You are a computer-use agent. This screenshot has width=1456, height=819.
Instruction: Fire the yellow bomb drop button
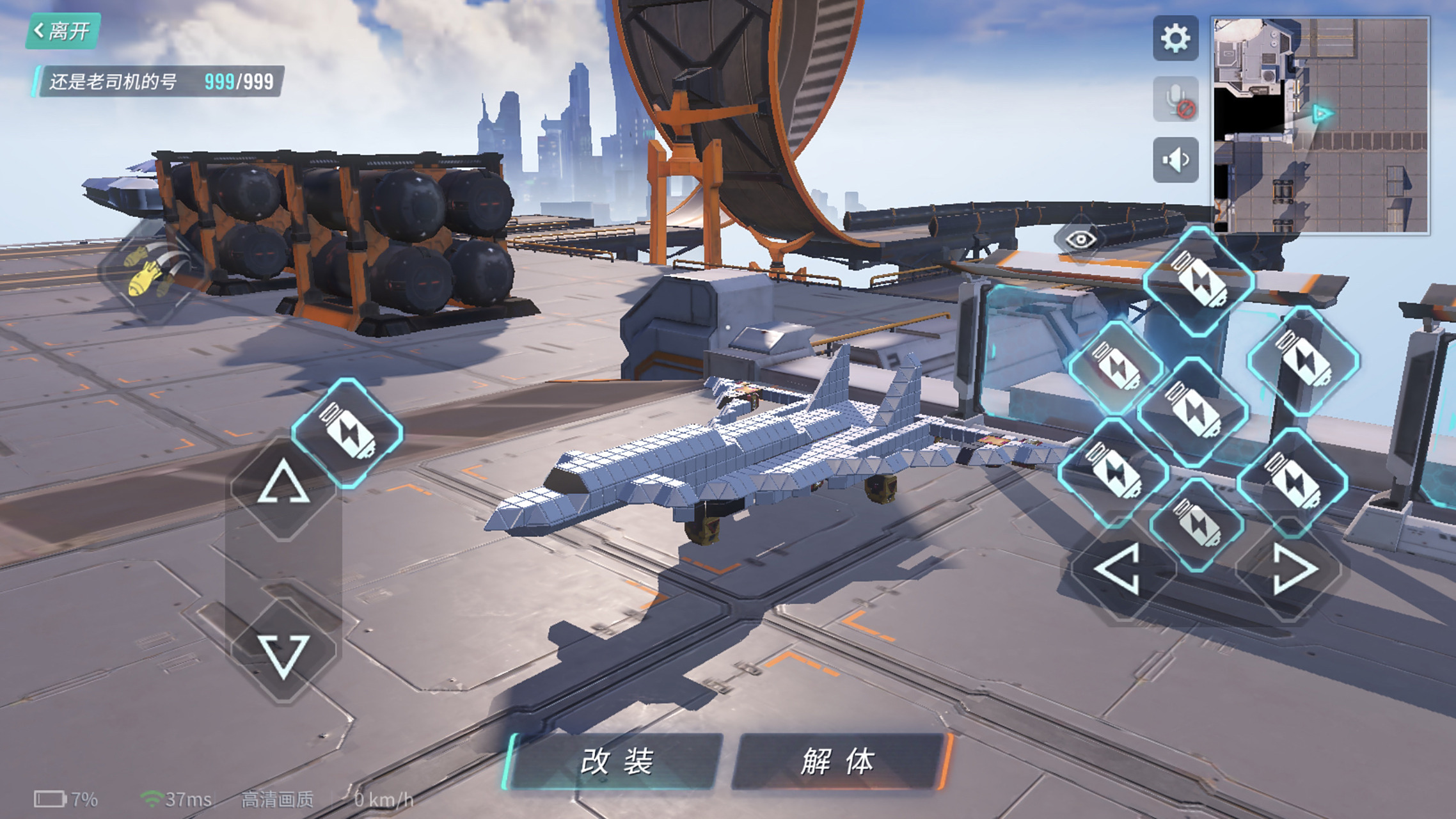(152, 273)
